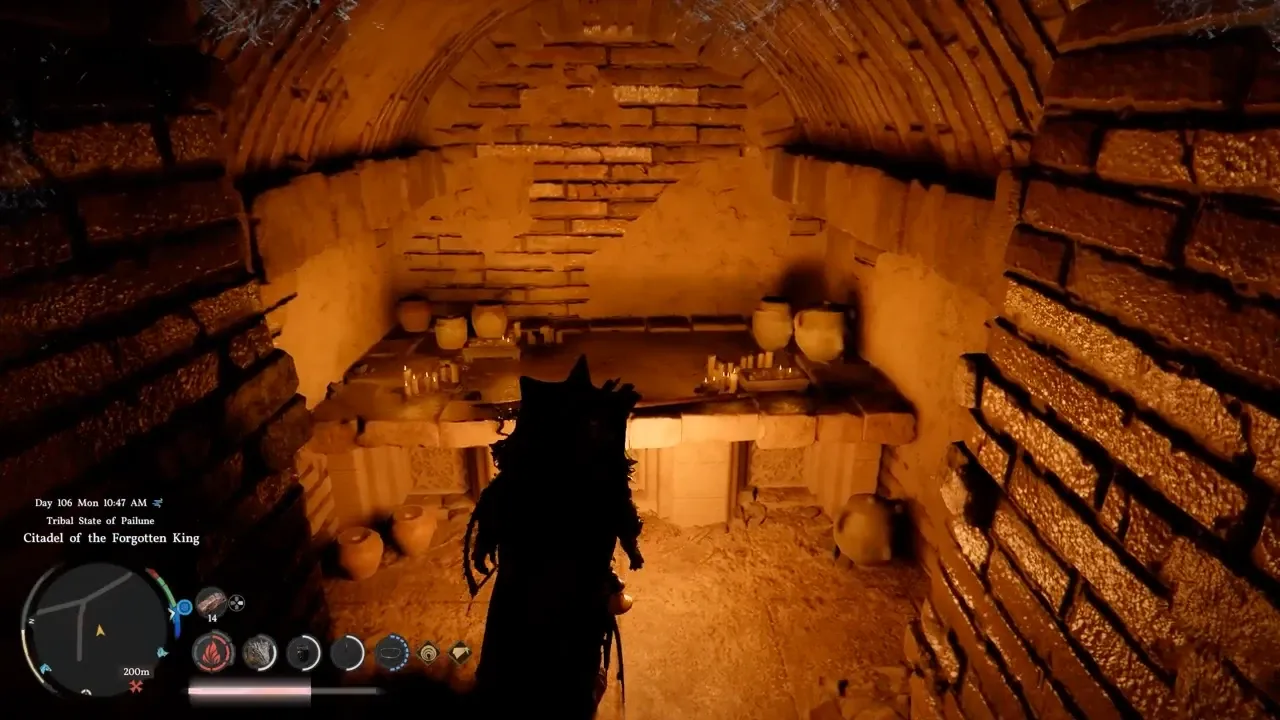Select the mask item in the hotbar

(302, 654)
